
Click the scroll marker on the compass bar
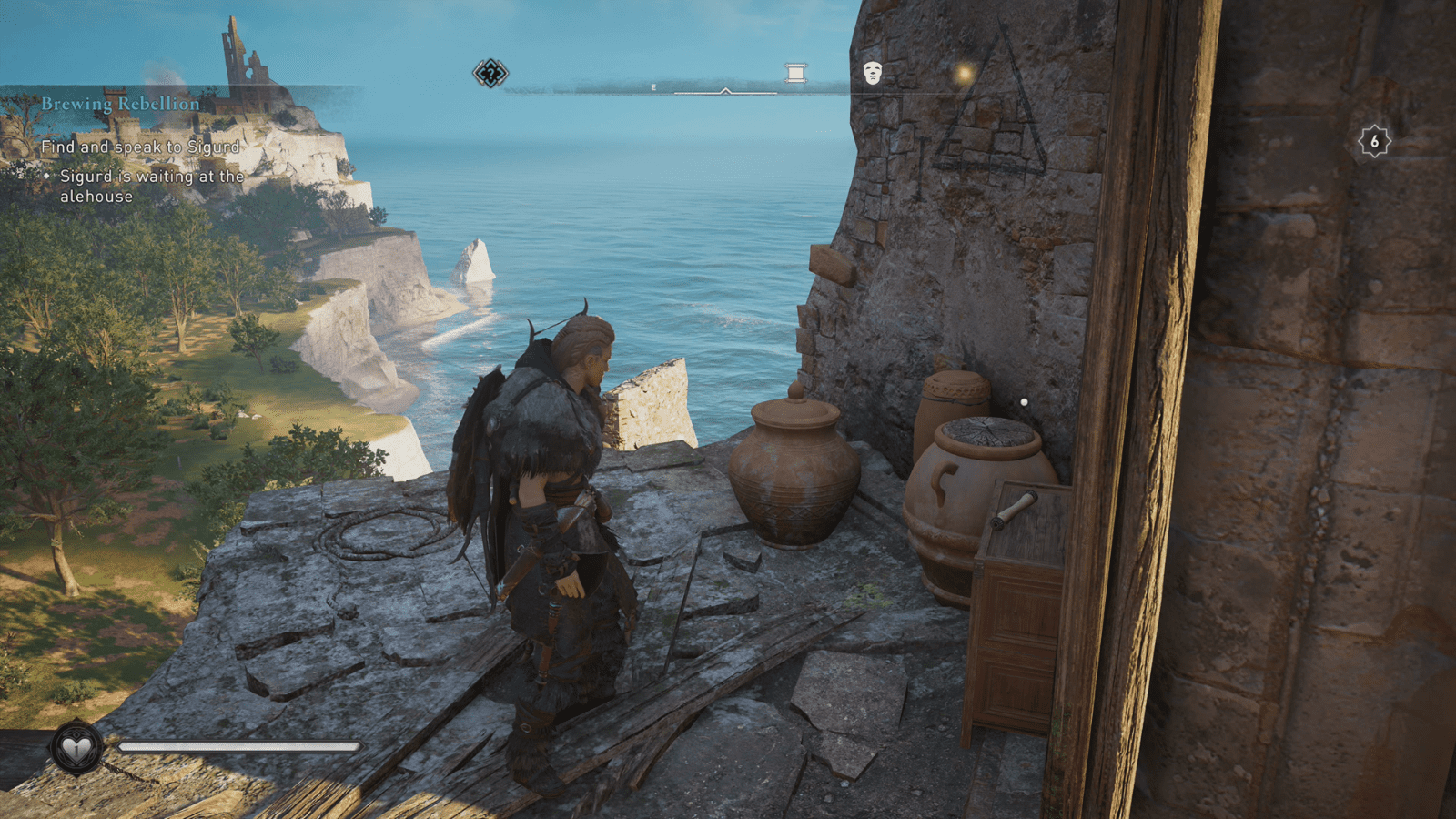point(794,72)
